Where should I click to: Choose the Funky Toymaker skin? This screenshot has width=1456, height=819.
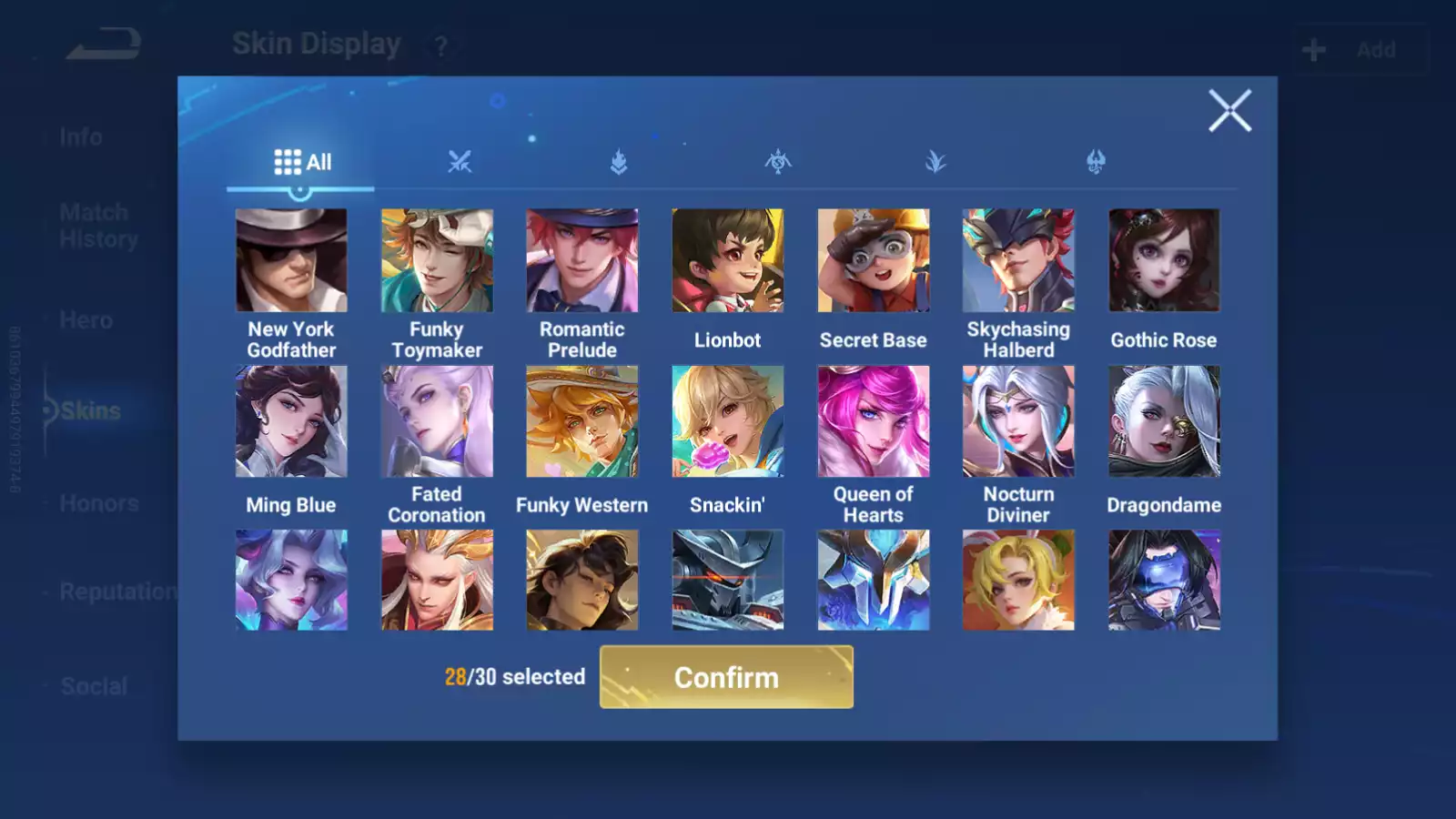(437, 261)
